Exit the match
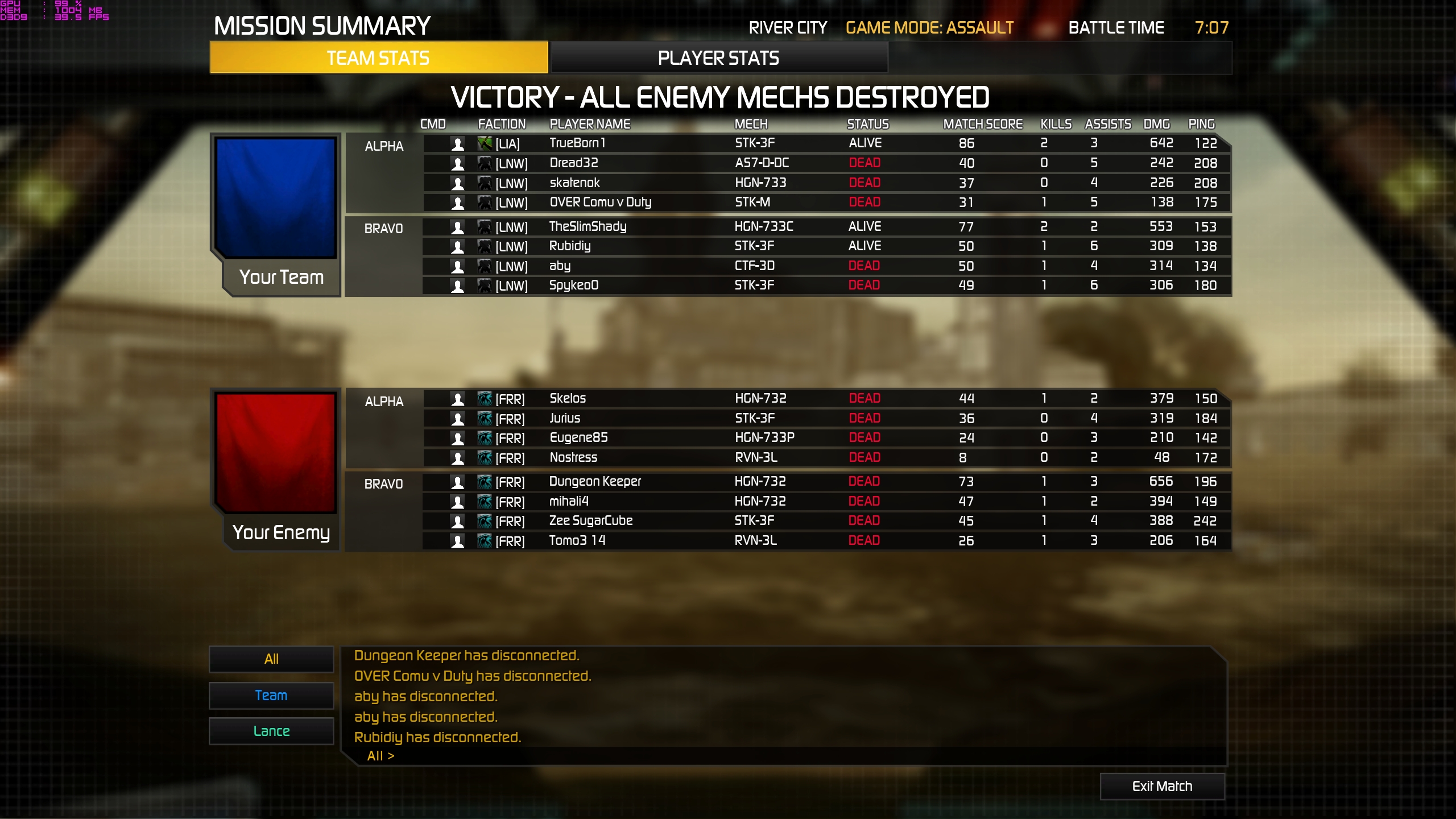 [x=1162, y=786]
